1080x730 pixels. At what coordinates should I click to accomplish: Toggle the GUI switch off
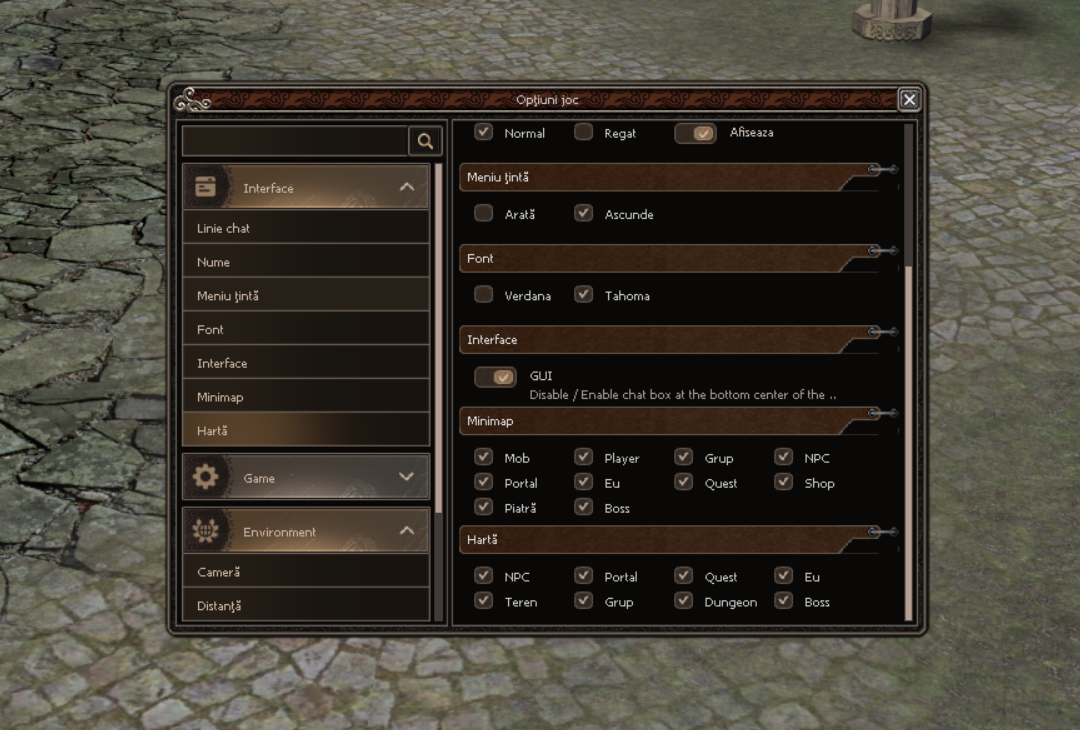tap(495, 377)
